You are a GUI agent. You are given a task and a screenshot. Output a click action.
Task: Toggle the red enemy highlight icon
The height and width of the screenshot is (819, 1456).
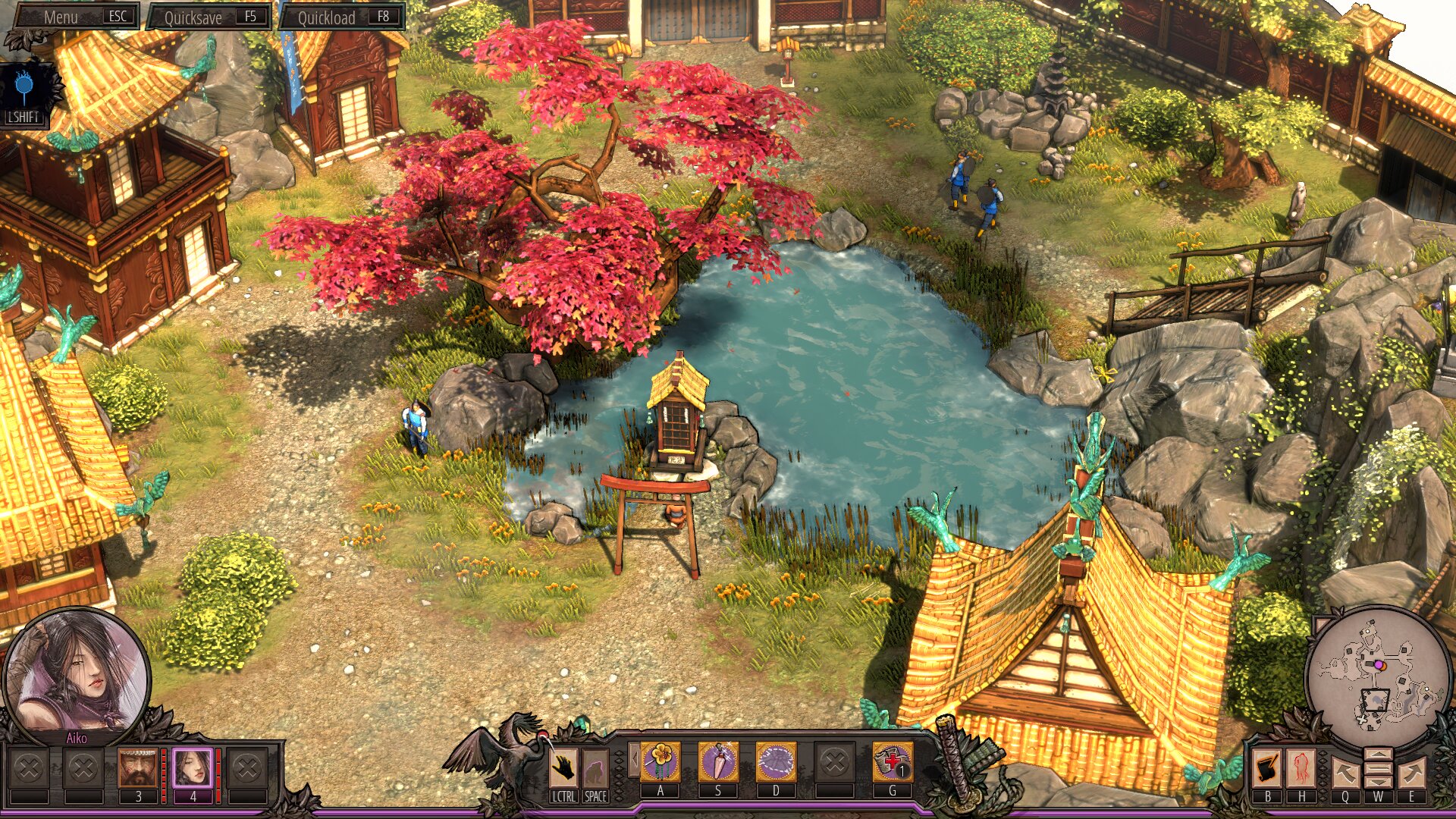tap(1301, 767)
